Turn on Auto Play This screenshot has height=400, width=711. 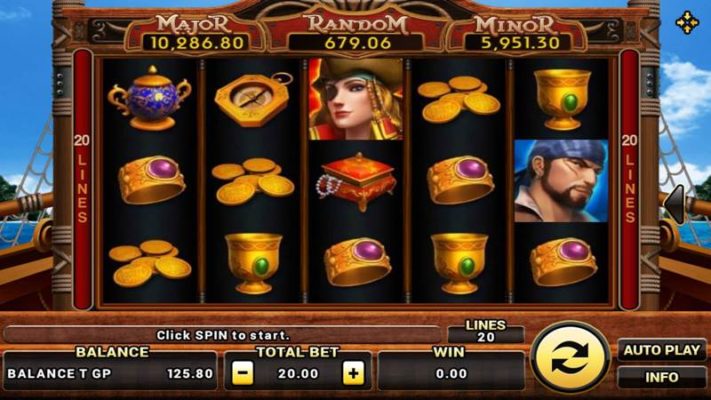[661, 351]
